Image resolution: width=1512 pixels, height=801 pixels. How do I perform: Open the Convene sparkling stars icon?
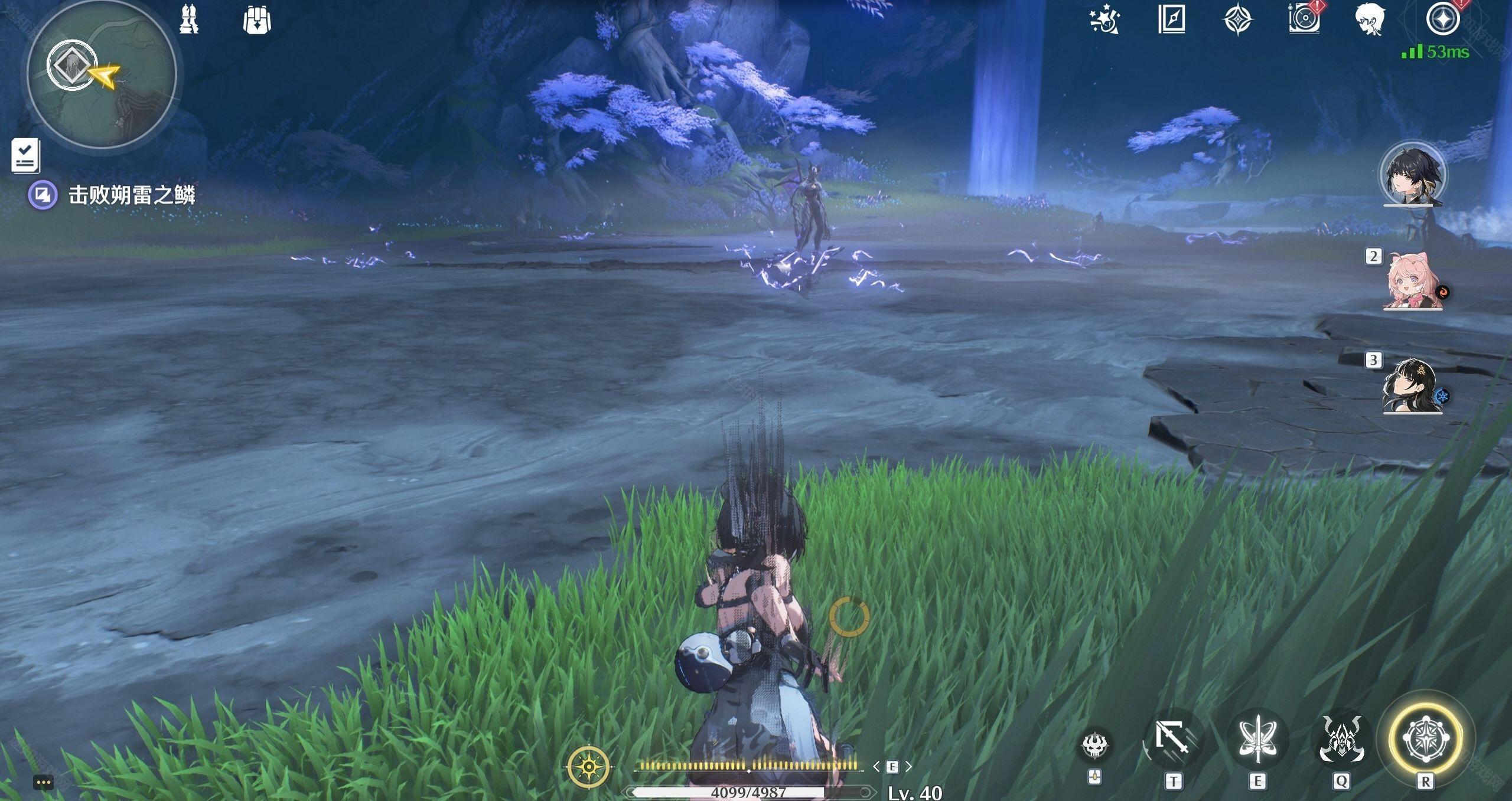1104,20
